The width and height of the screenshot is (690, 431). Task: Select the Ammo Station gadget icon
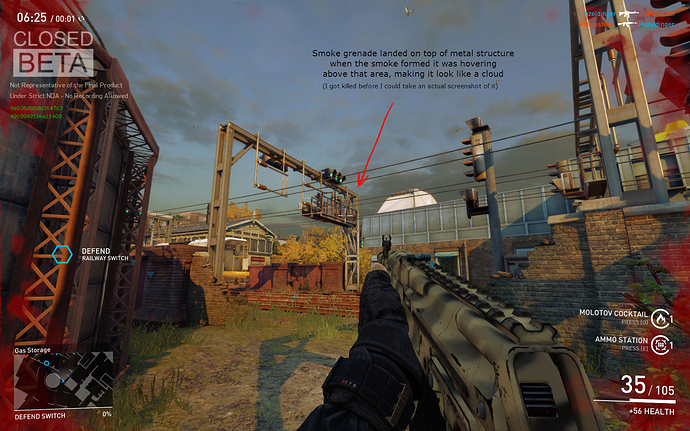click(663, 345)
